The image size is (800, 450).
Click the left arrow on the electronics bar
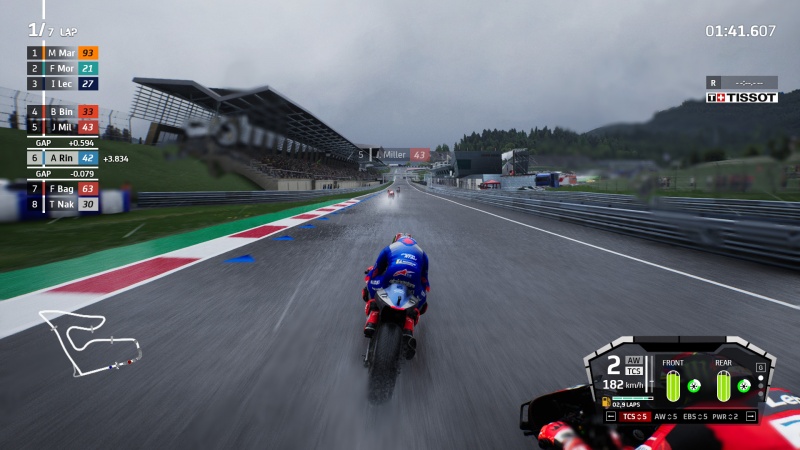[x=611, y=416]
